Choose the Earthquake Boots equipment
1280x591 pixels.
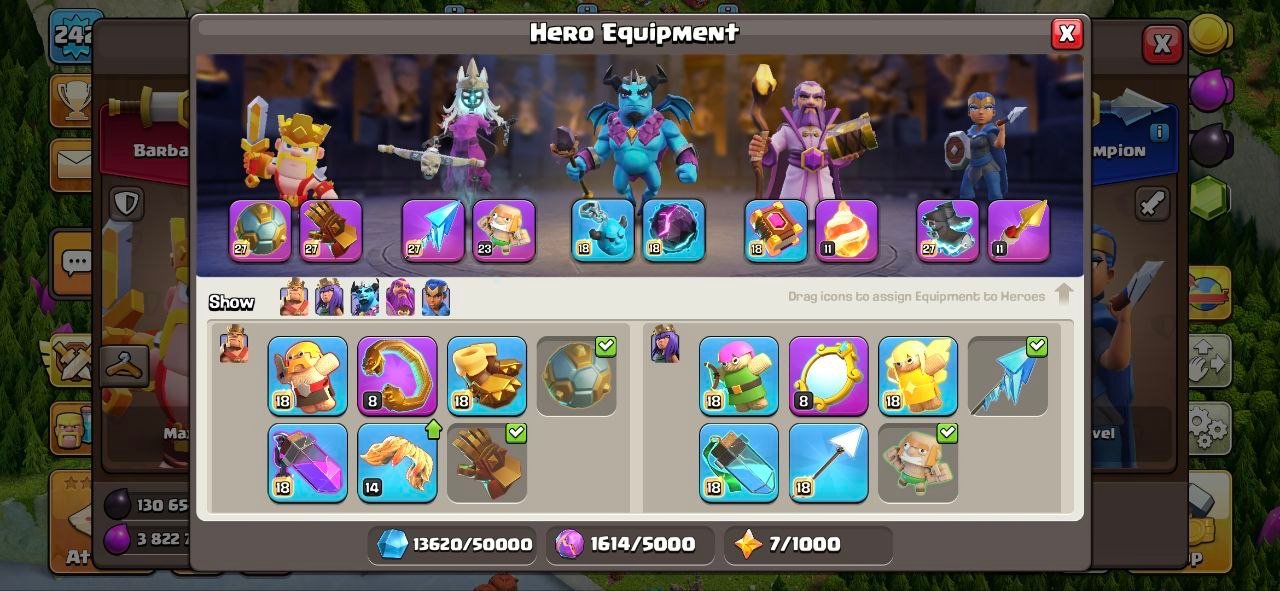tap(487, 376)
